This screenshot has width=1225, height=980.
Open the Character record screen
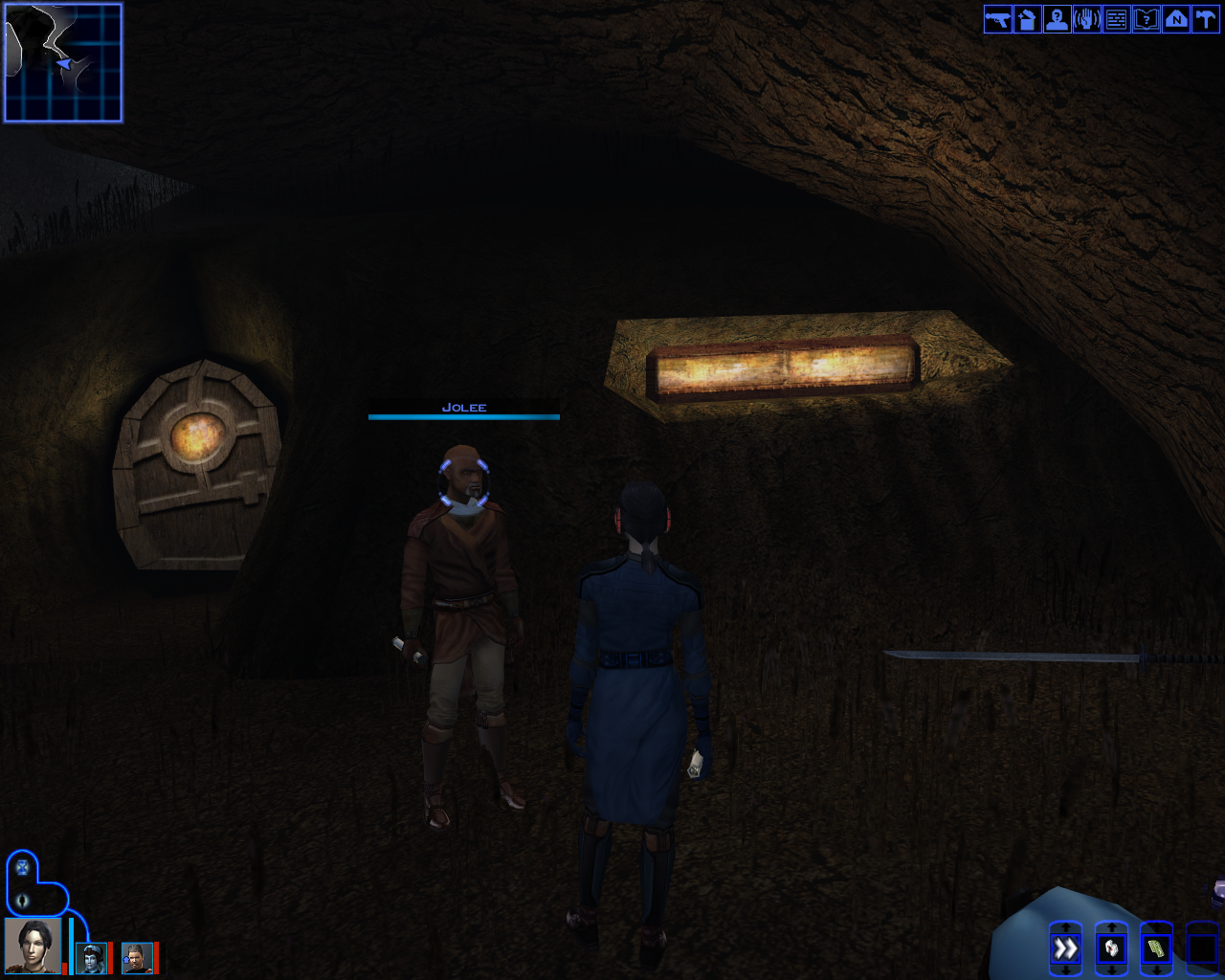tap(1057, 19)
